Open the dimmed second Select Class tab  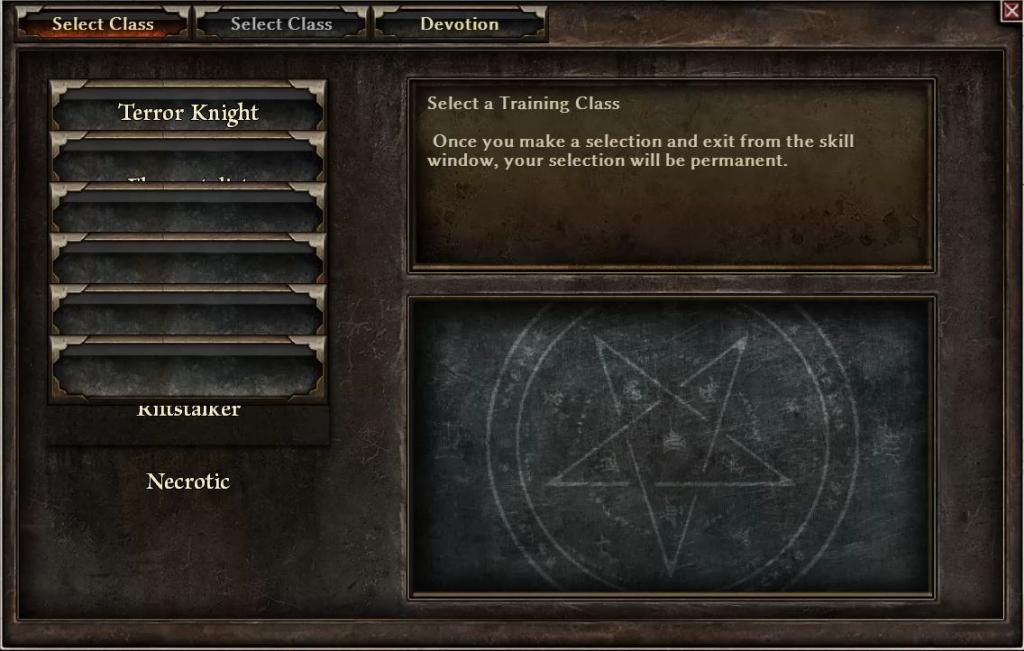tap(281, 24)
